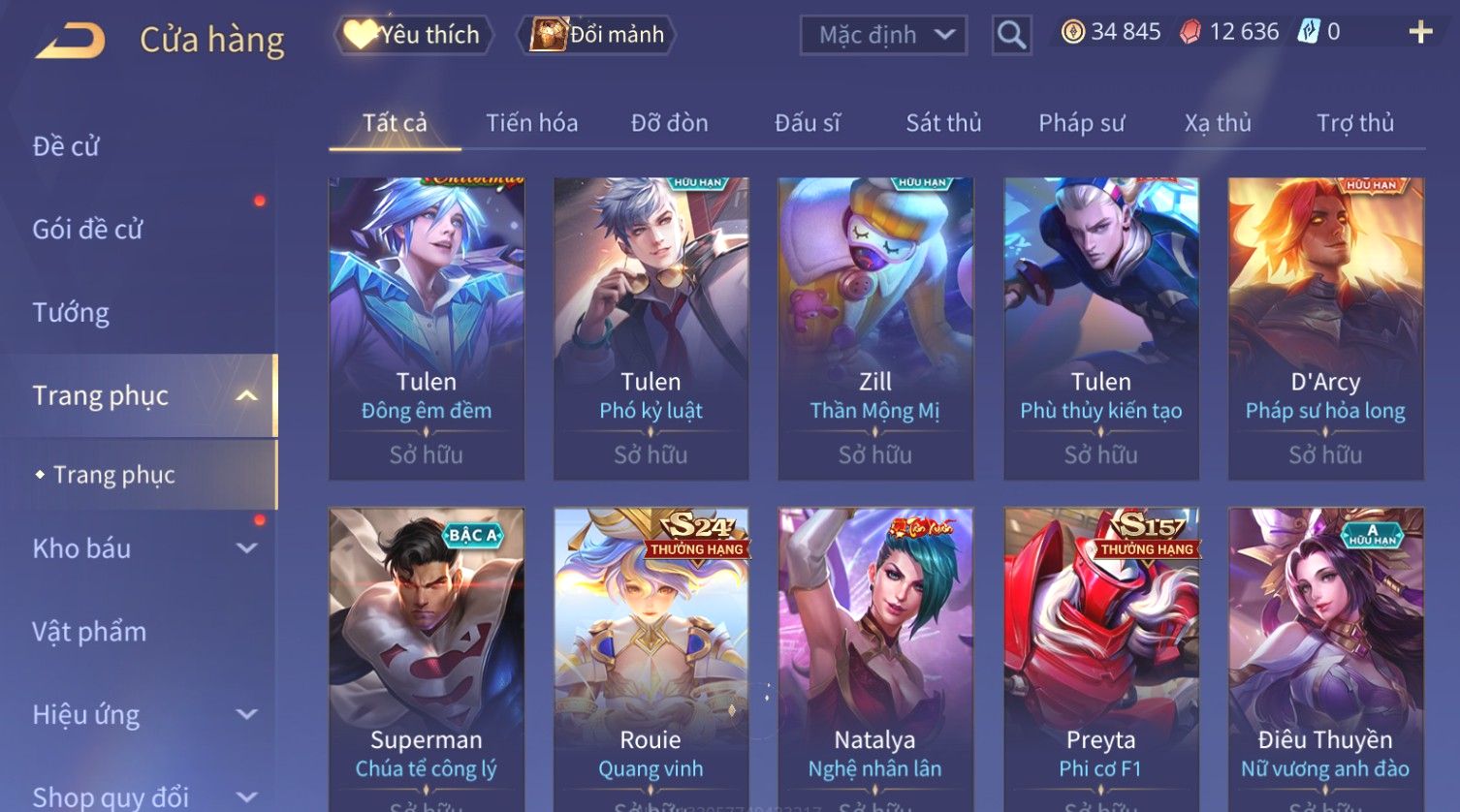Viewport: 1460px width, 812px height.
Task: Select Tulen Đông êm đềm skin card
Action: click(x=427, y=328)
